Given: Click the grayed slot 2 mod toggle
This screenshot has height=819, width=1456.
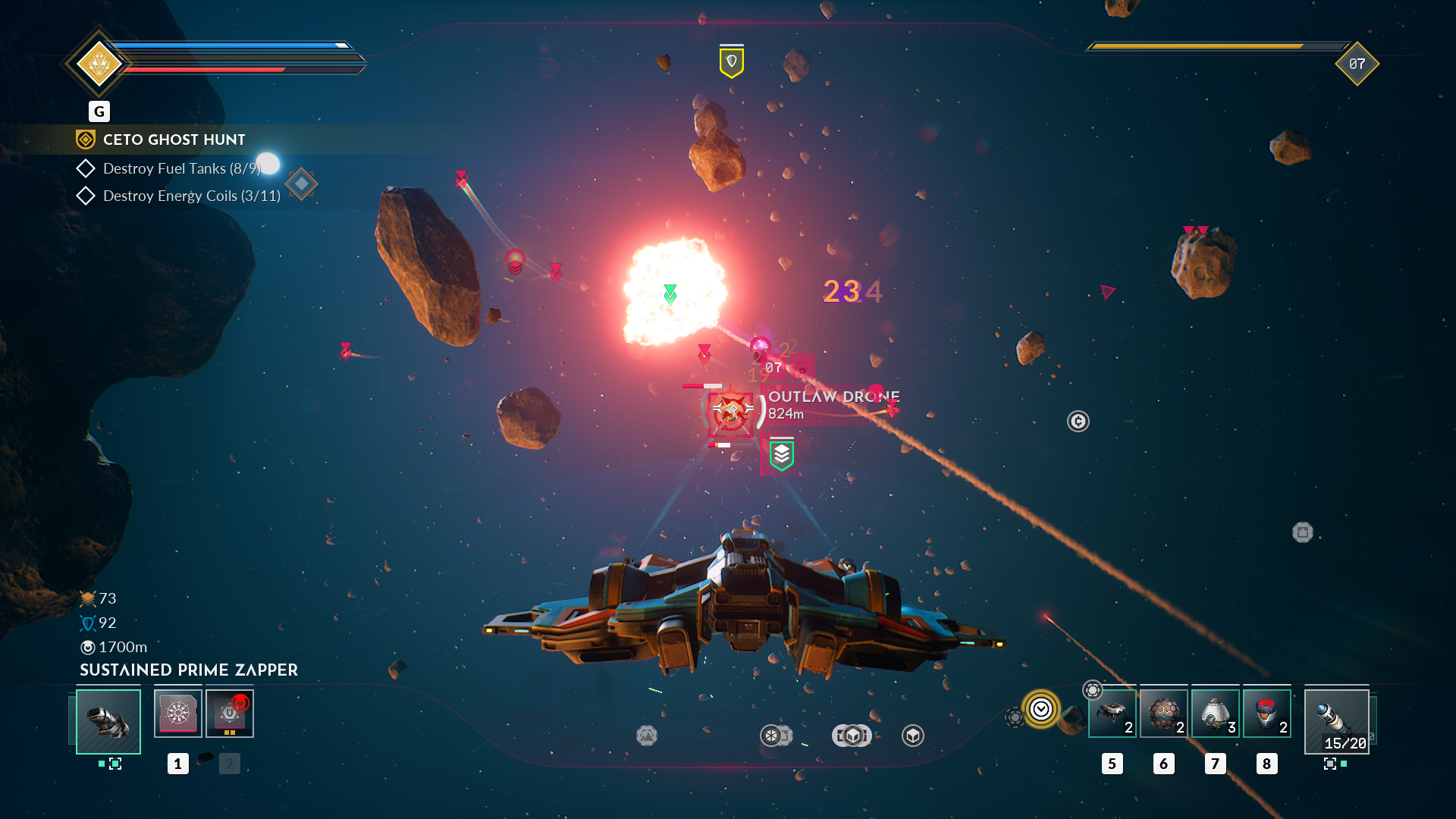Looking at the screenshot, I should (229, 764).
